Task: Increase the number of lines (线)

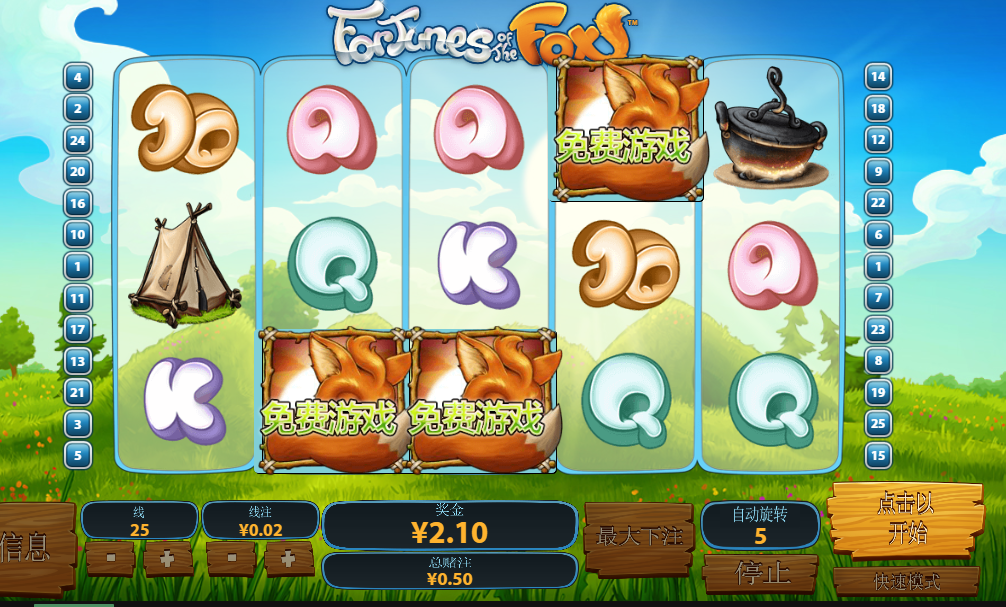Action: pyautogui.click(x=168, y=558)
